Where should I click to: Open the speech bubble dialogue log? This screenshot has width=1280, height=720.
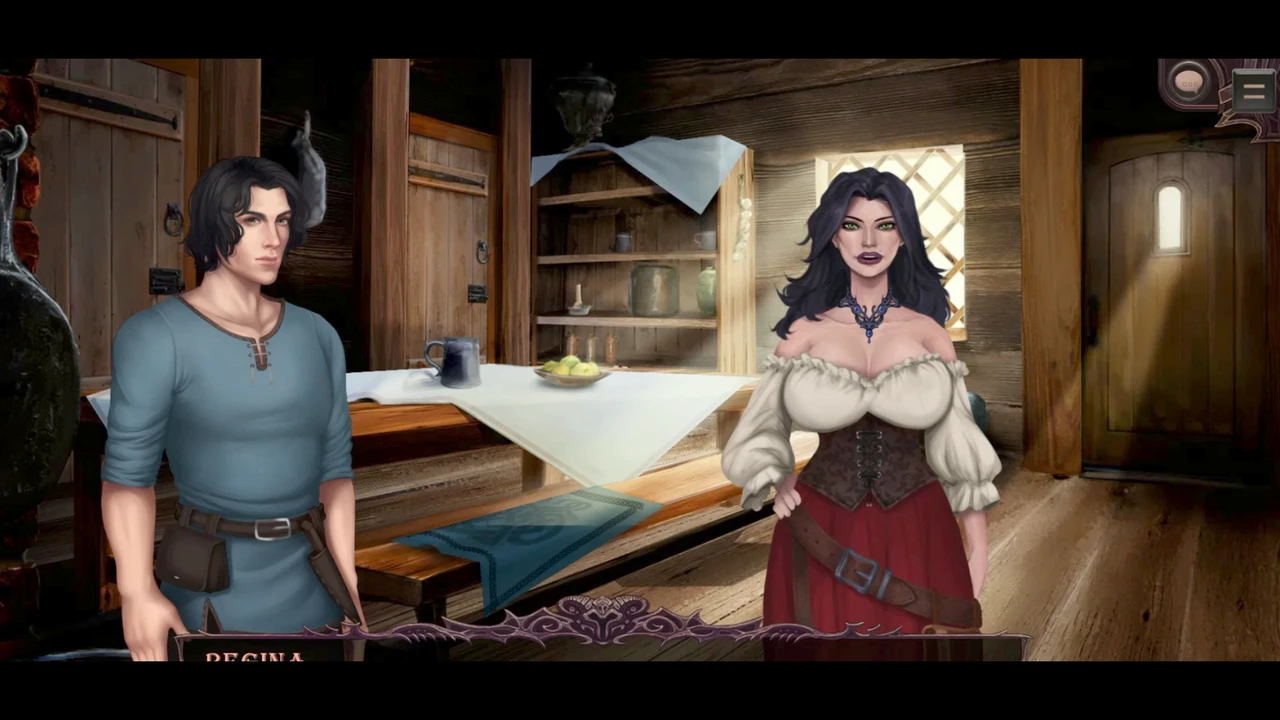[1188, 83]
